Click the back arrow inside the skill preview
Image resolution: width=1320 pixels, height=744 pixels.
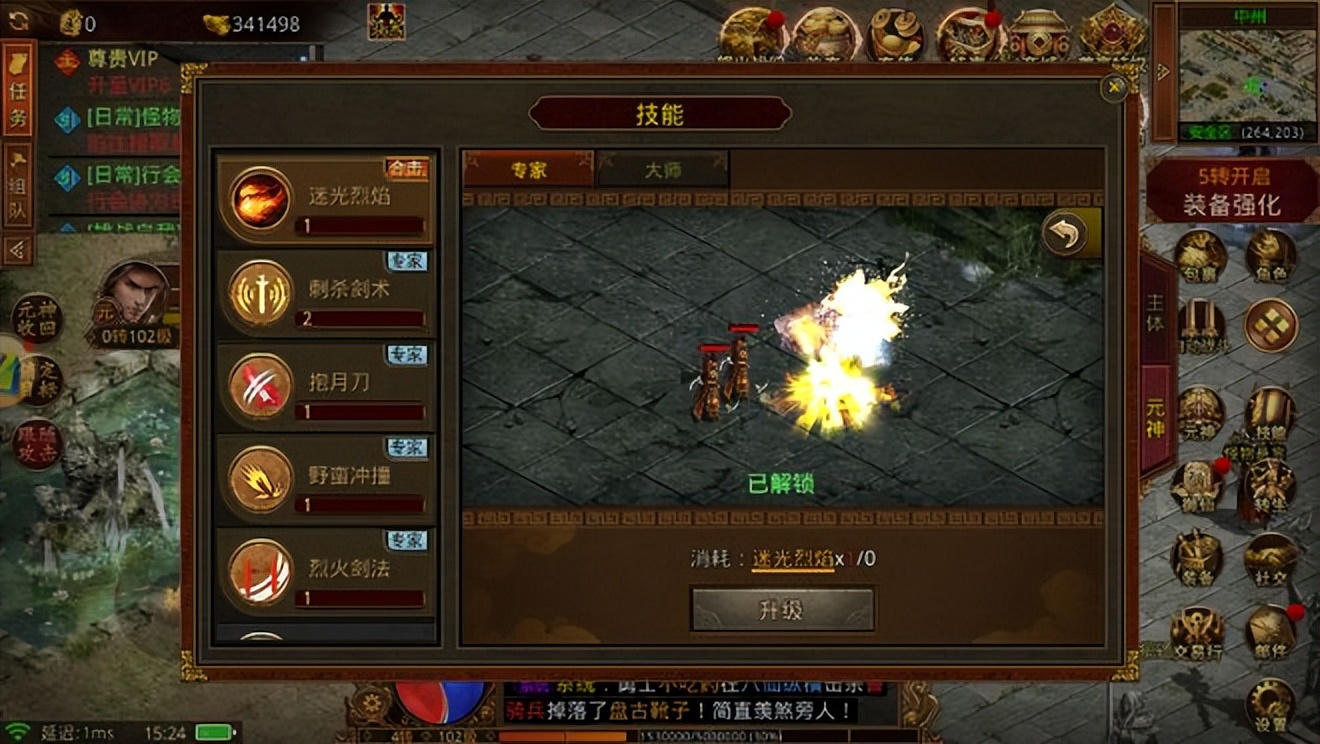tap(1063, 234)
